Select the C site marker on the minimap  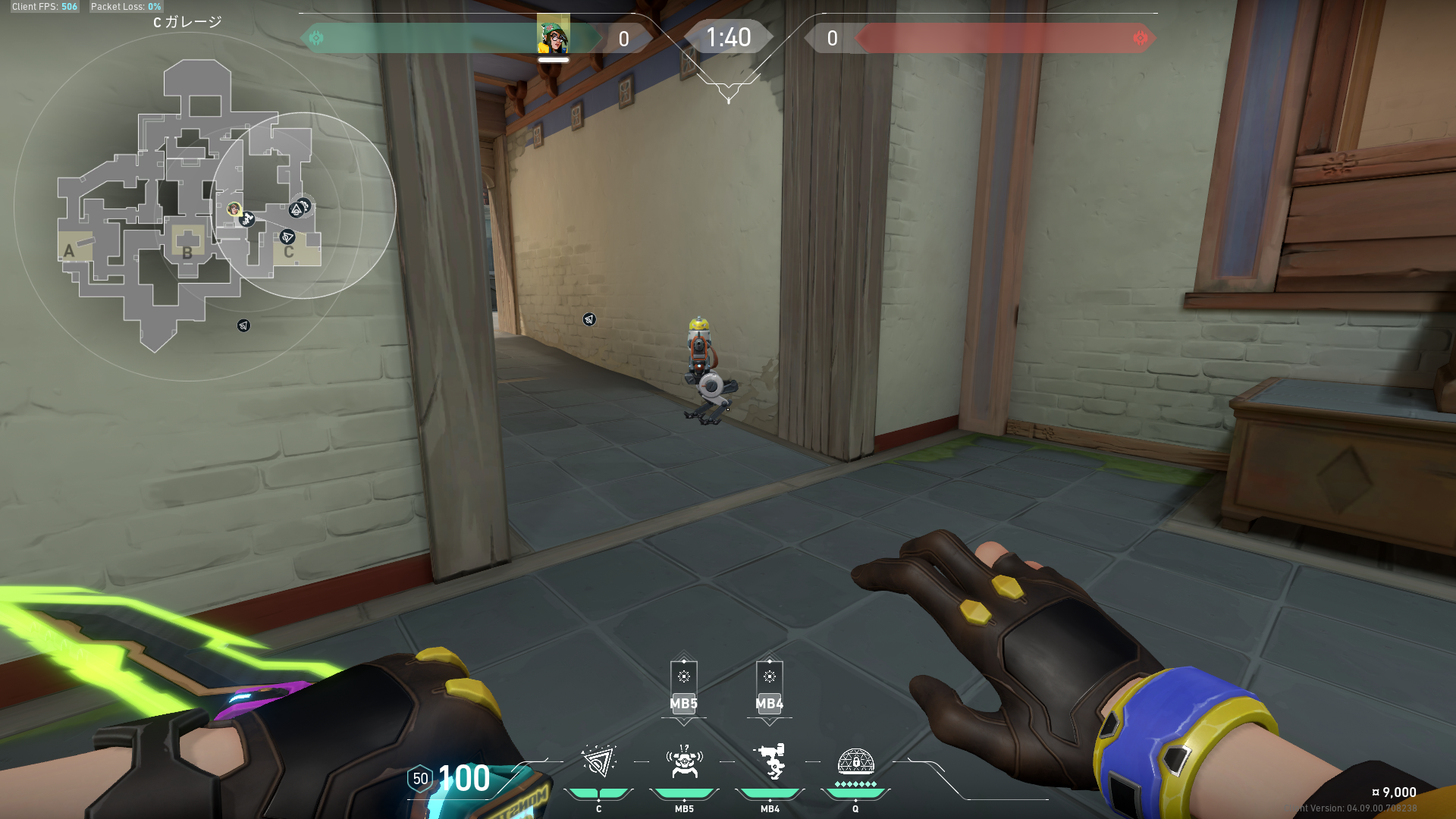[x=289, y=252]
